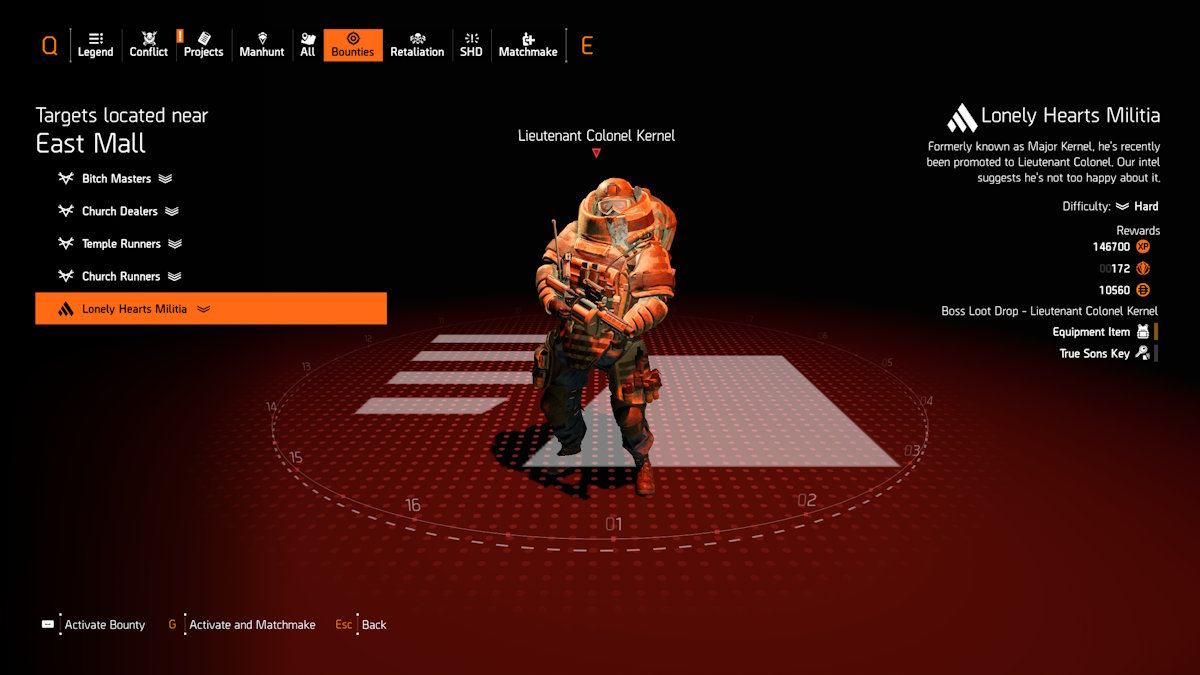This screenshot has width=1200, height=675.
Task: Select the All map filter tab
Action: point(307,45)
